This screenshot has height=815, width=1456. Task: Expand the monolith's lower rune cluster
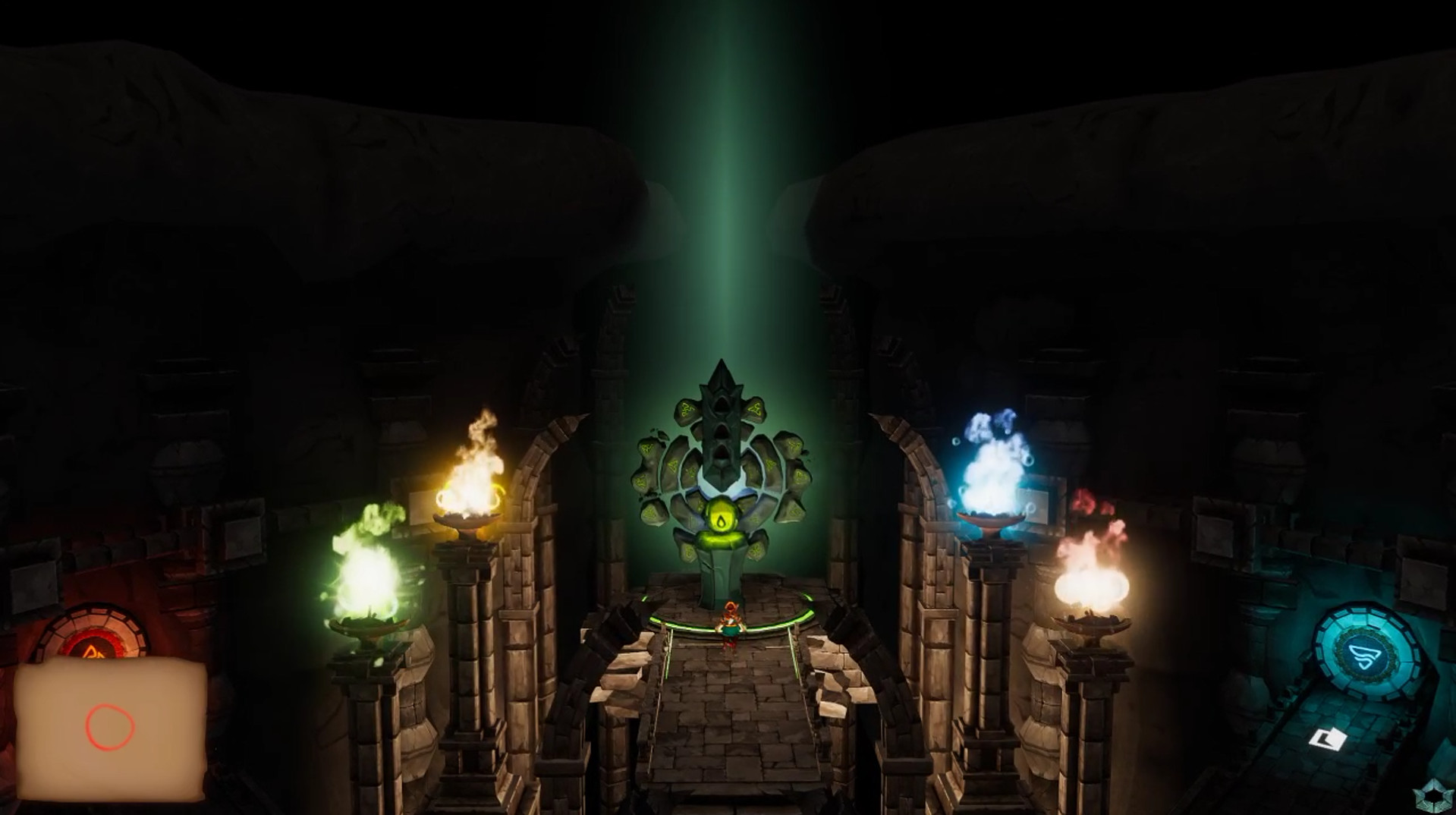coord(721,554)
